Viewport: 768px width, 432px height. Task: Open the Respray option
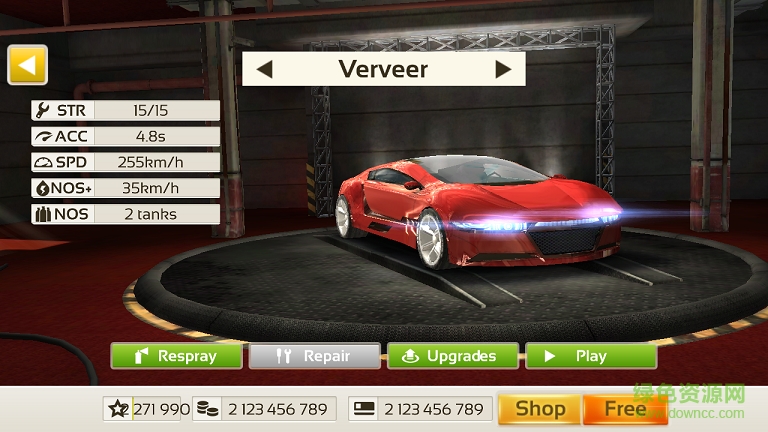177,356
